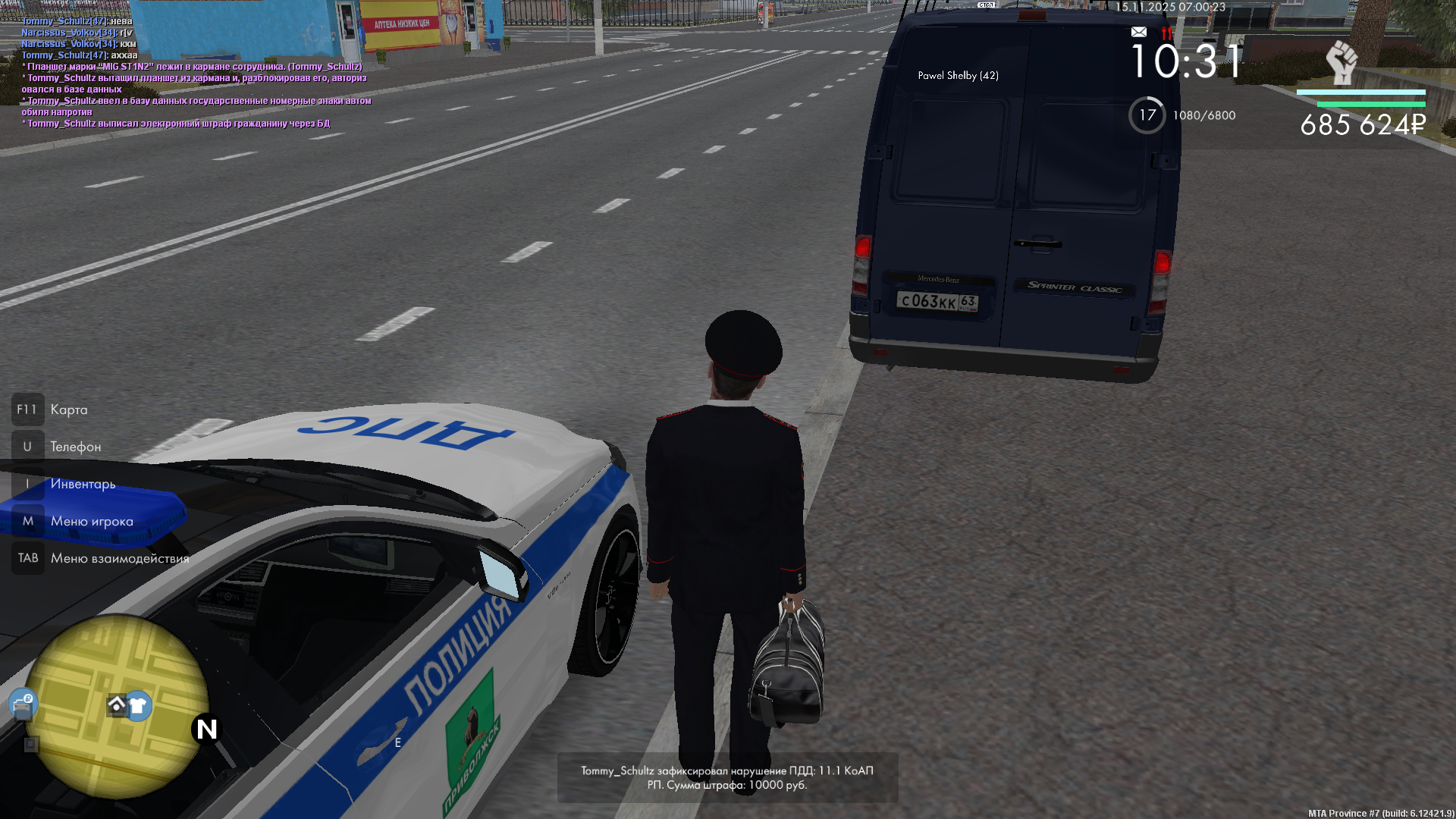Click the car dealership ruble marker
This screenshot has width=1456, height=819.
pyautogui.click(x=23, y=704)
